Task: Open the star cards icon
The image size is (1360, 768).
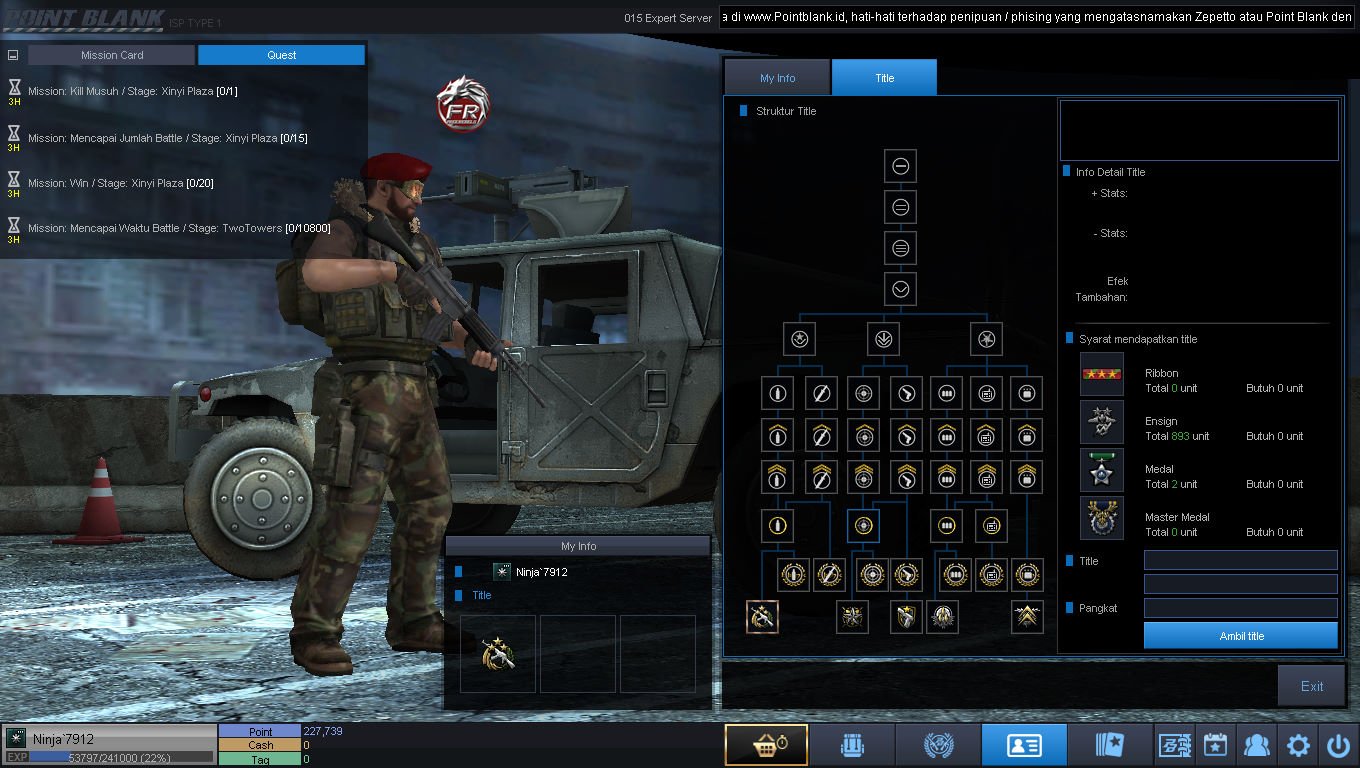Action: [1110, 745]
